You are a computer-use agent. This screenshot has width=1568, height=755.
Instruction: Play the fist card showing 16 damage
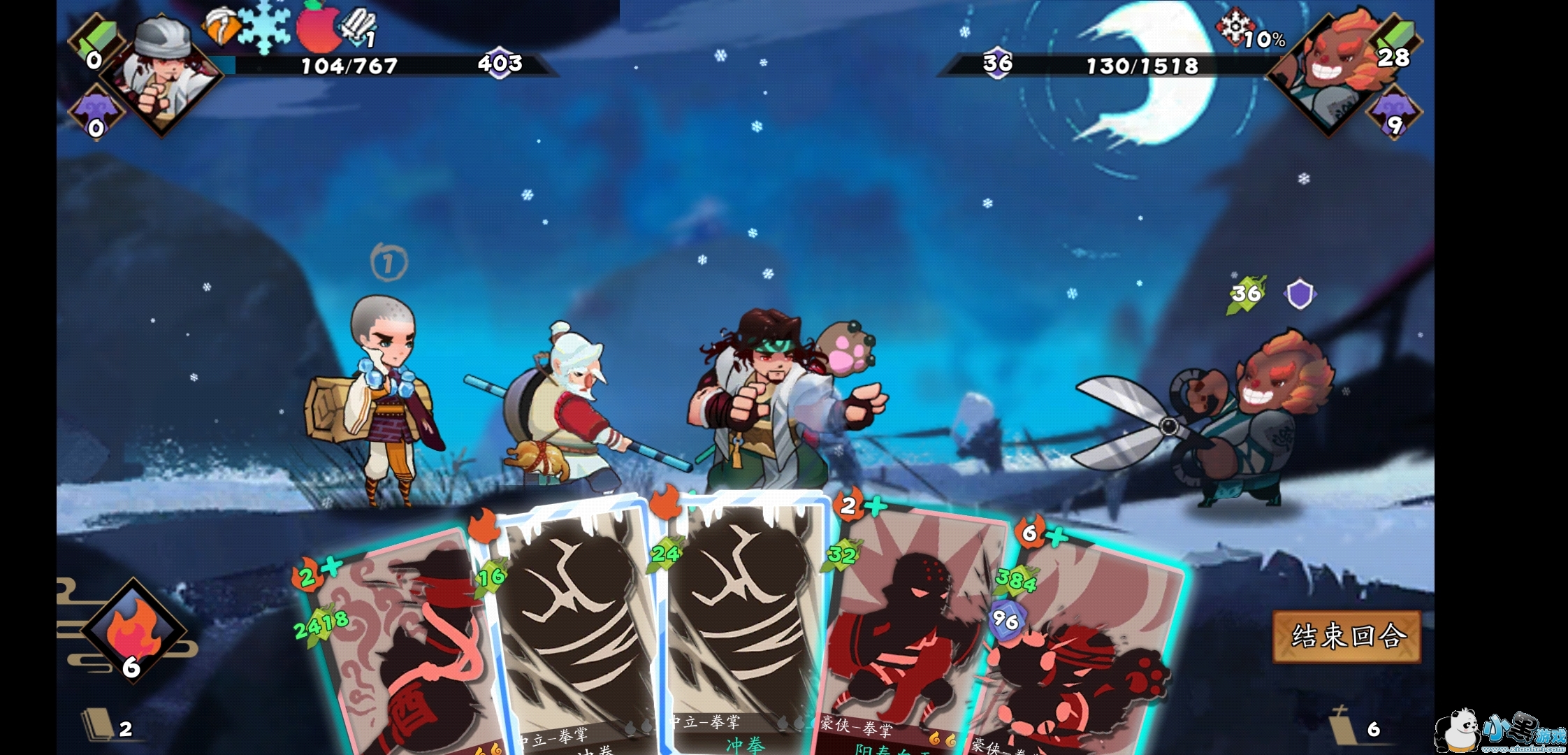click(x=573, y=629)
